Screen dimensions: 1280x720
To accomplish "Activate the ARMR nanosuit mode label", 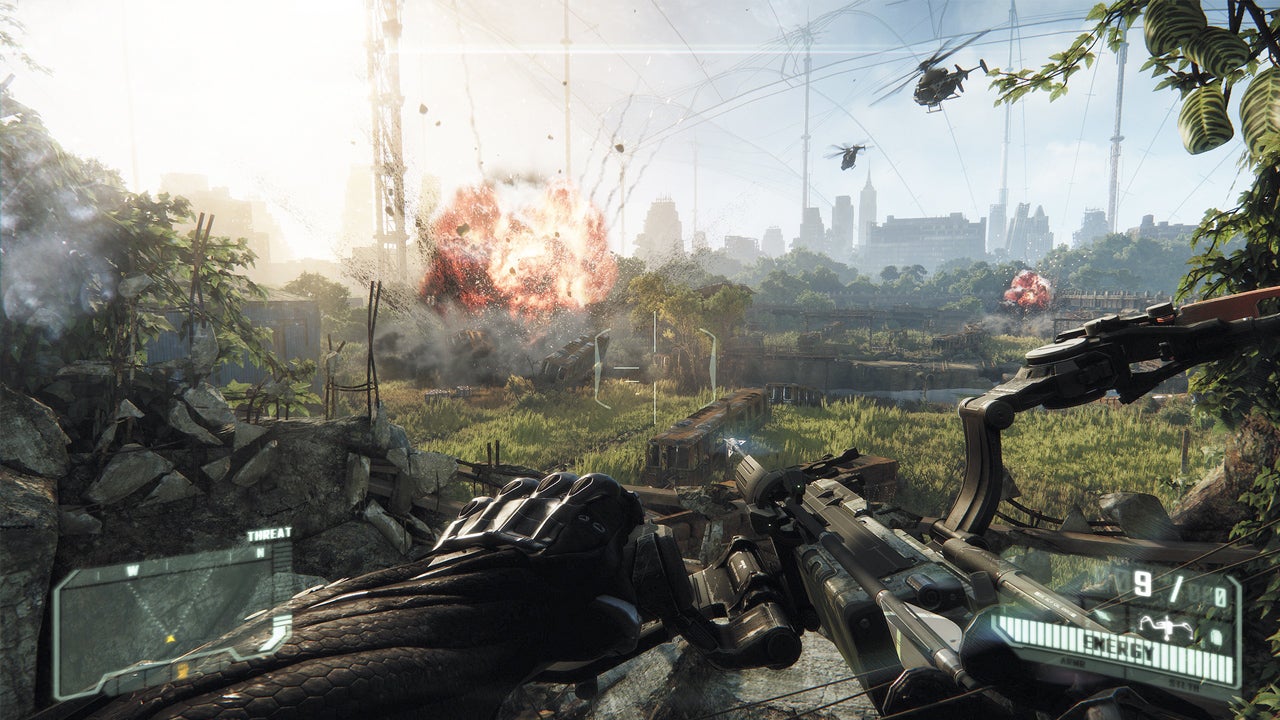I will tap(1073, 663).
